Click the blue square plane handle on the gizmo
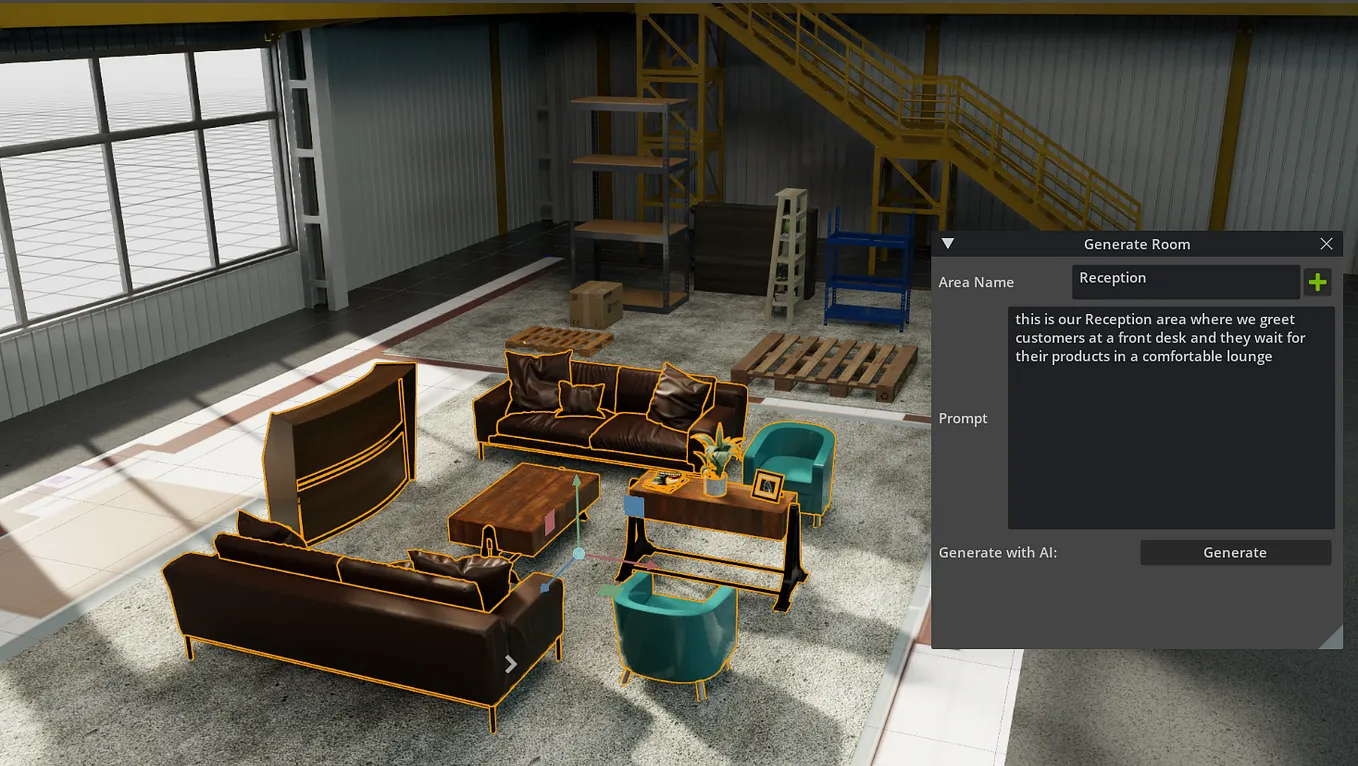This screenshot has height=766, width=1358. pyautogui.click(x=634, y=506)
